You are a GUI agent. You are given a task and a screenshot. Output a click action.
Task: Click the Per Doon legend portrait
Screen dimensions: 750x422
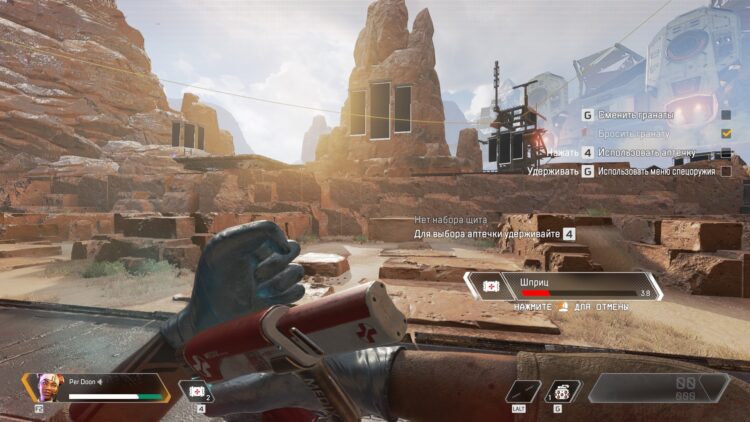click(39, 387)
